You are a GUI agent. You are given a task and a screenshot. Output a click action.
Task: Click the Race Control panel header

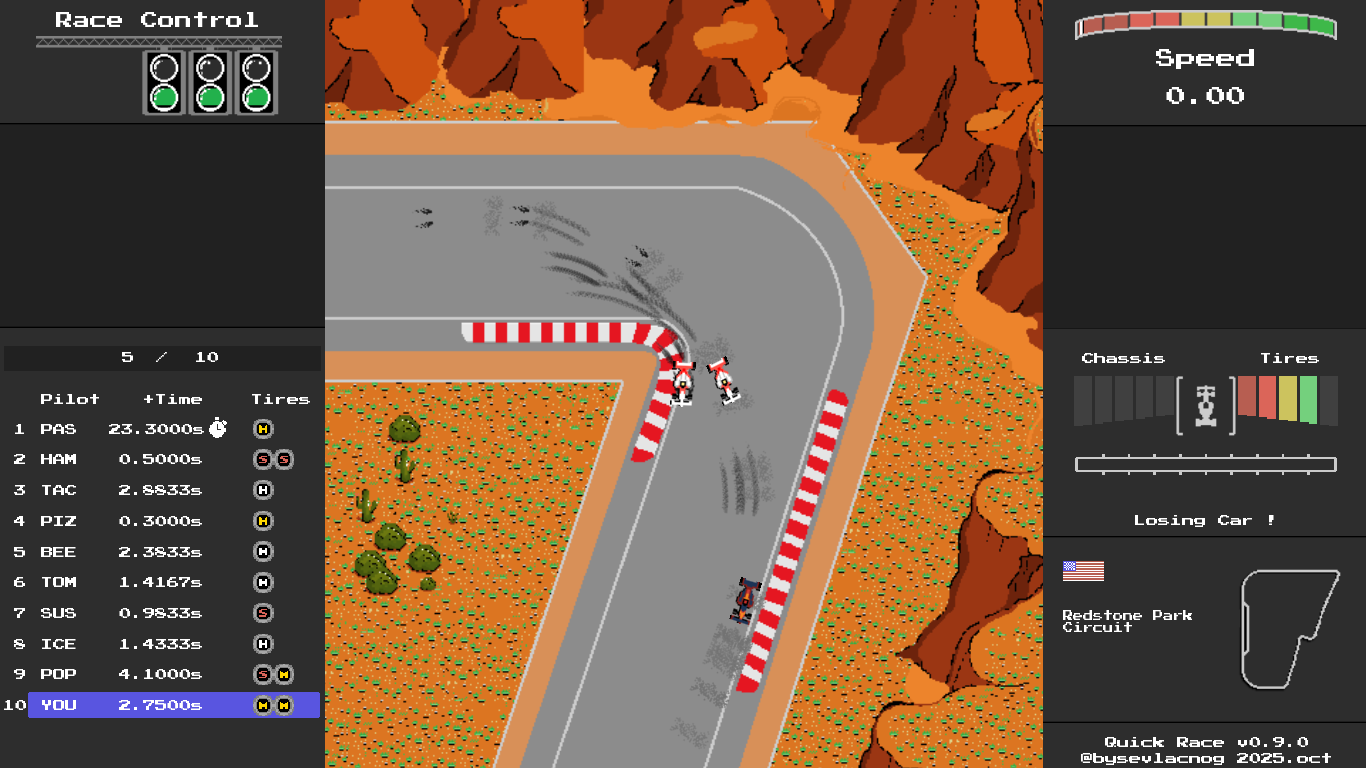[155, 18]
